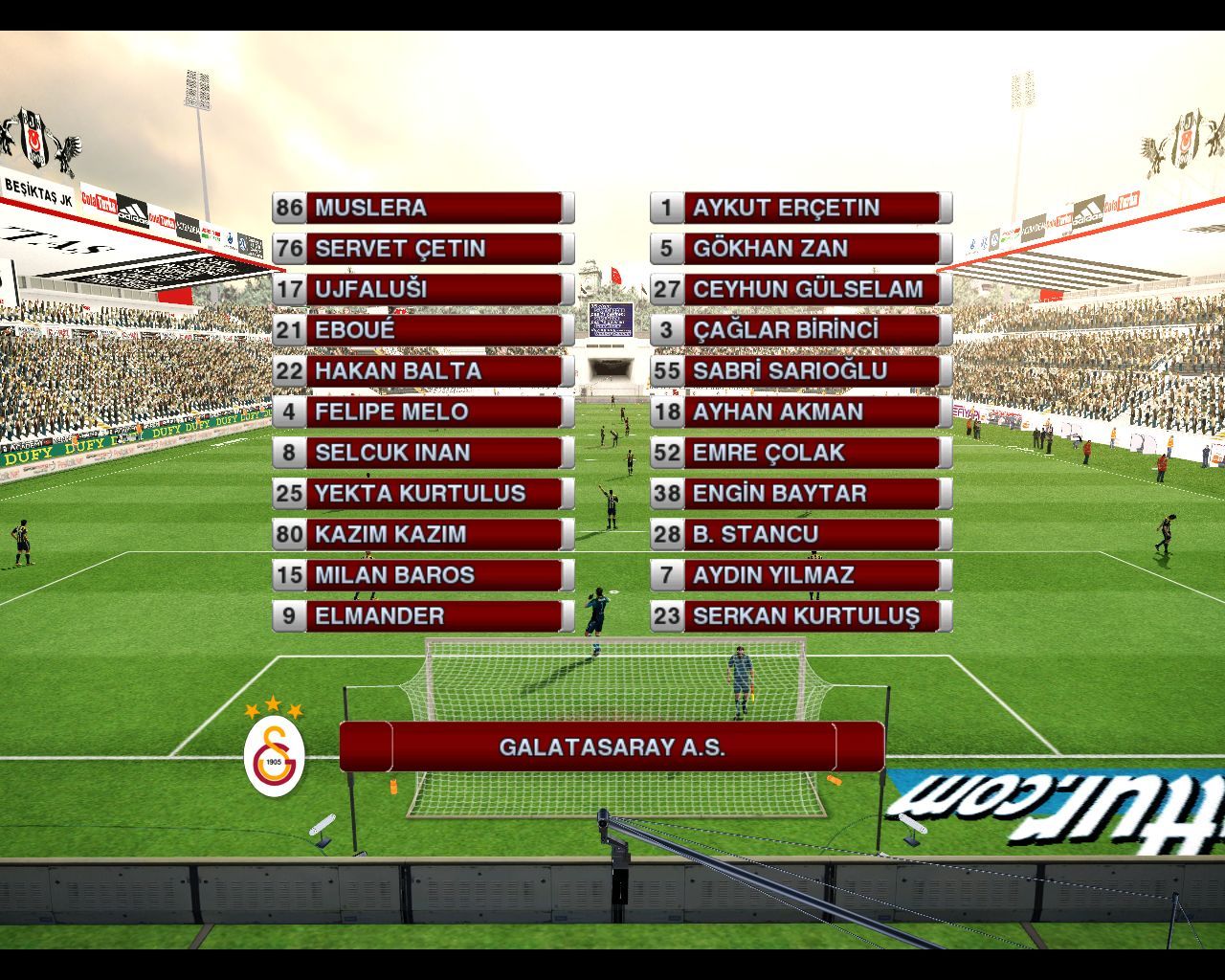Choose Selcuk Inan's row
This screenshot has width=1225, height=980.
(422, 453)
